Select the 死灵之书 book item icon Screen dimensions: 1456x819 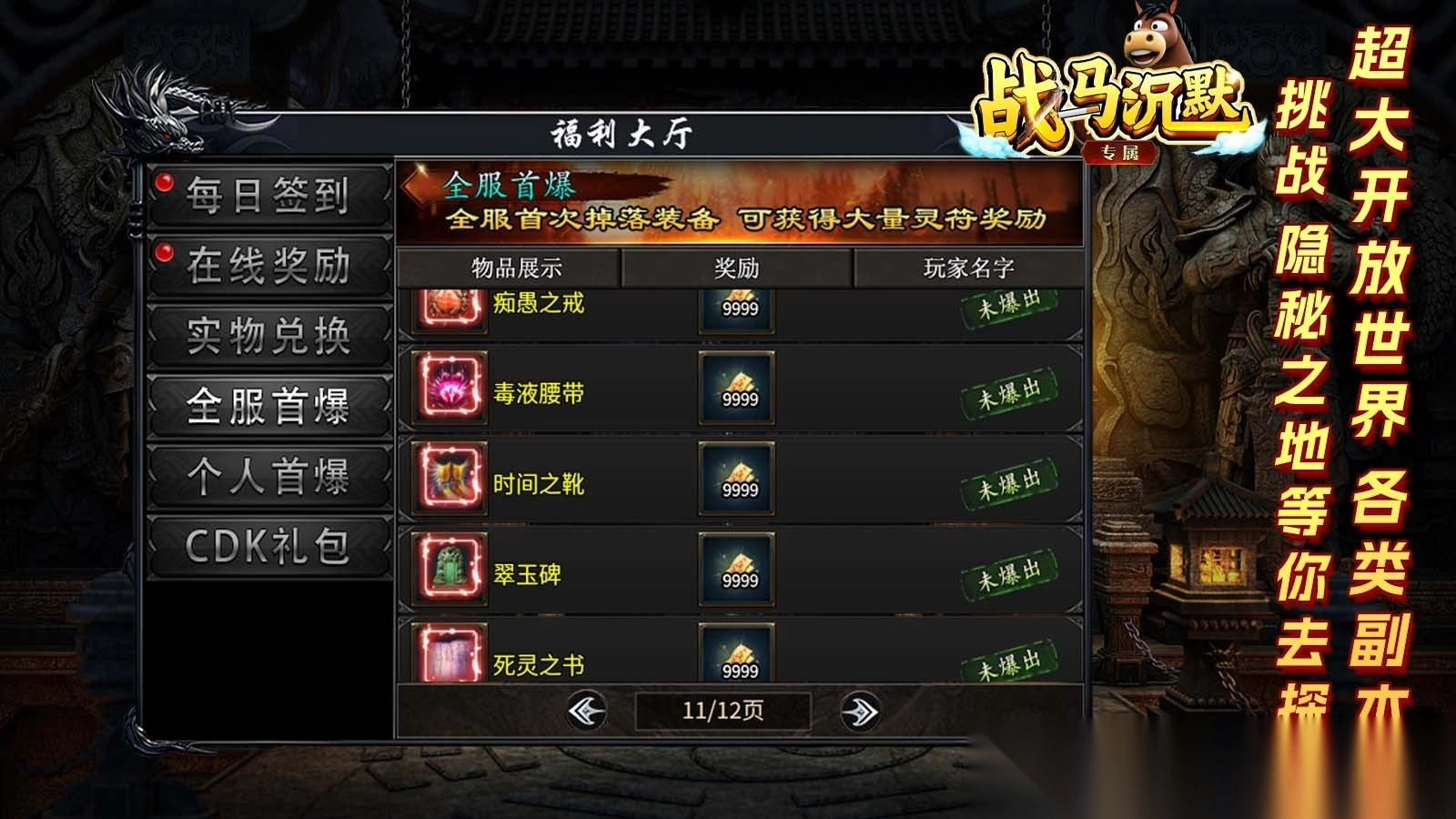coord(452,652)
